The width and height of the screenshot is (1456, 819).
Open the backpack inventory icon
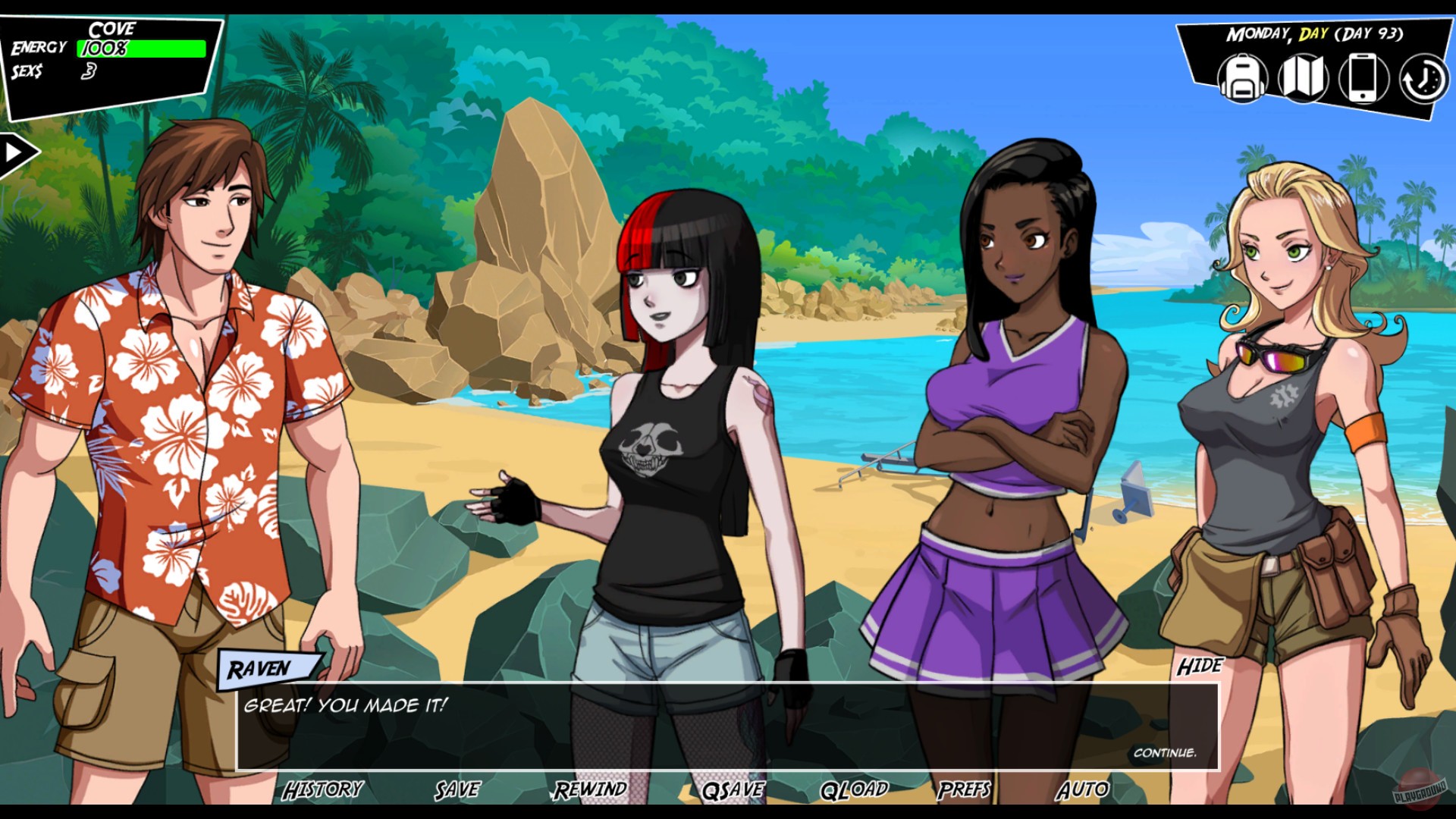click(x=1242, y=78)
